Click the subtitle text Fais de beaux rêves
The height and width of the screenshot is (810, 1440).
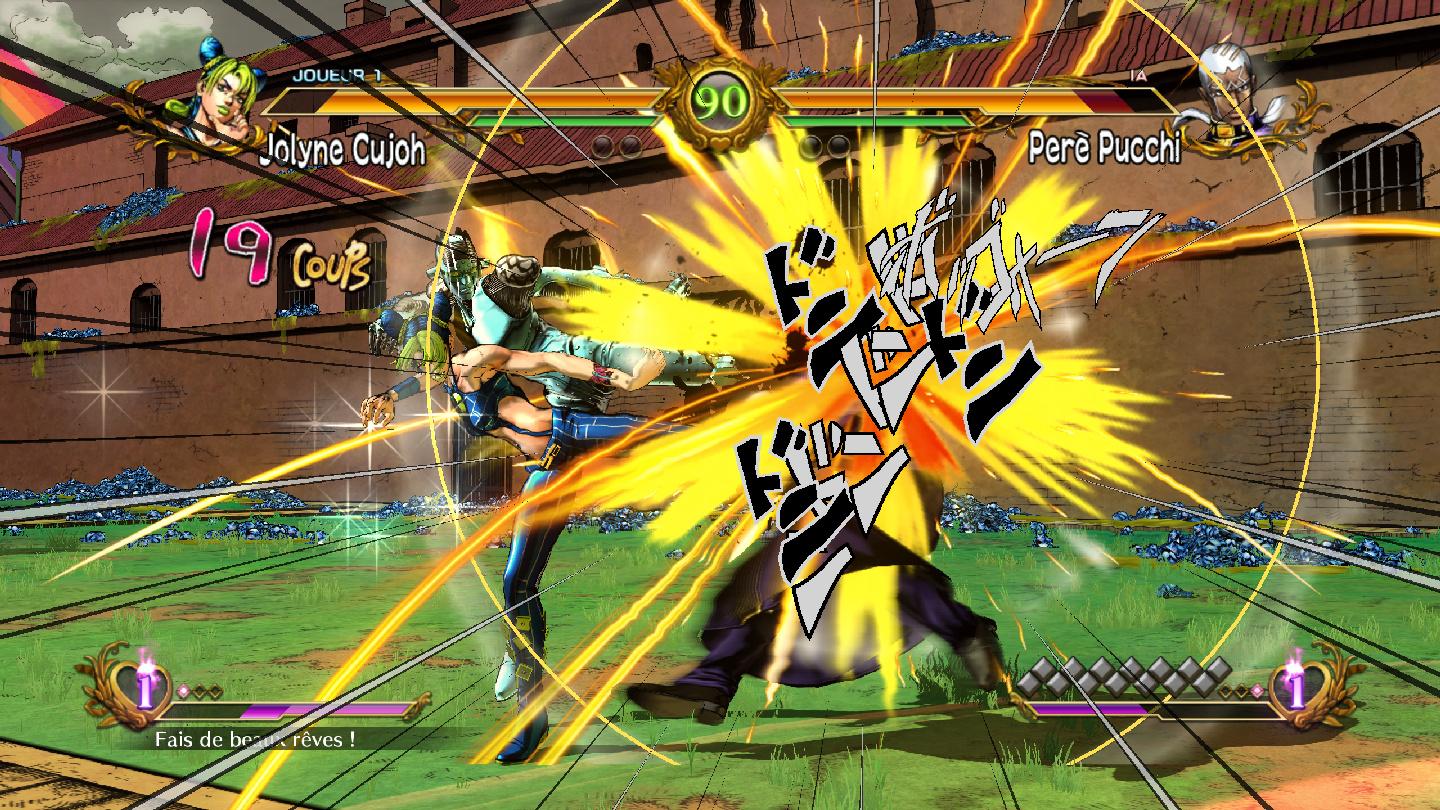pyautogui.click(x=252, y=738)
